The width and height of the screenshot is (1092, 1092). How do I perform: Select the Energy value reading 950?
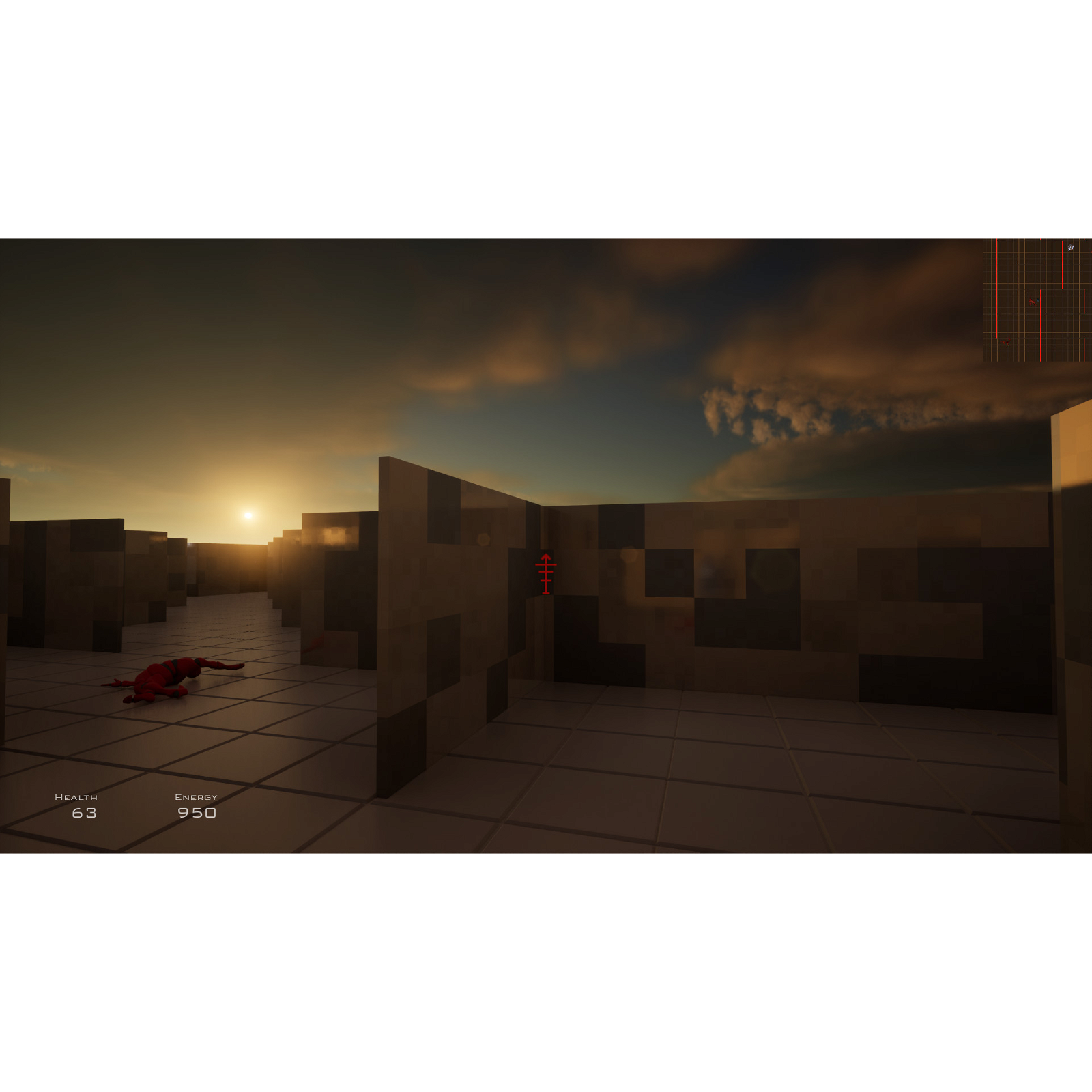(x=198, y=814)
